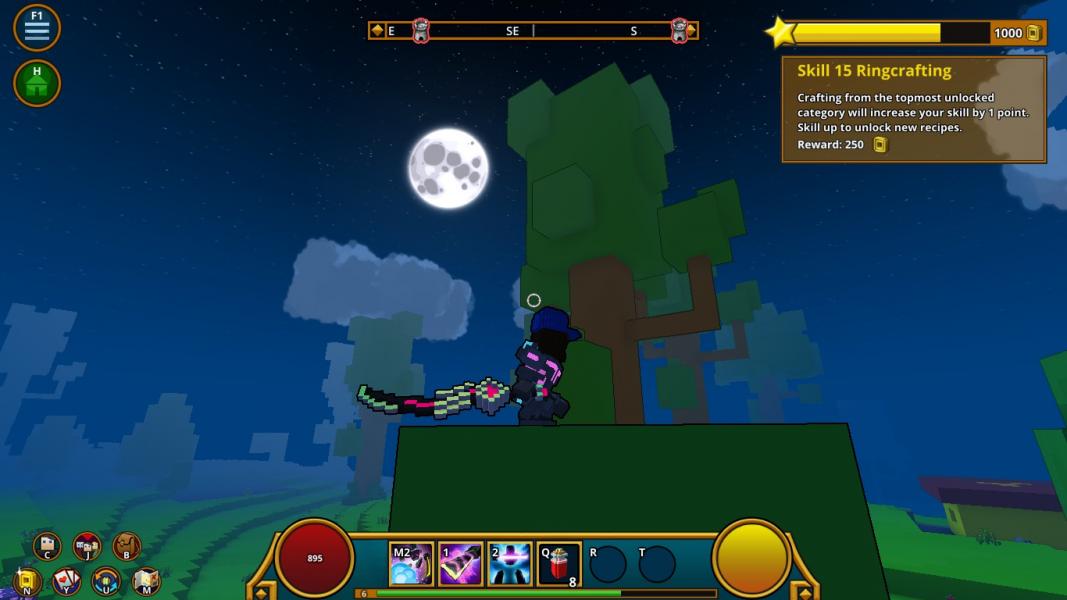The width and height of the screenshot is (1067, 600).
Task: Activate the purple slash ability in slot 1
Action: click(460, 565)
